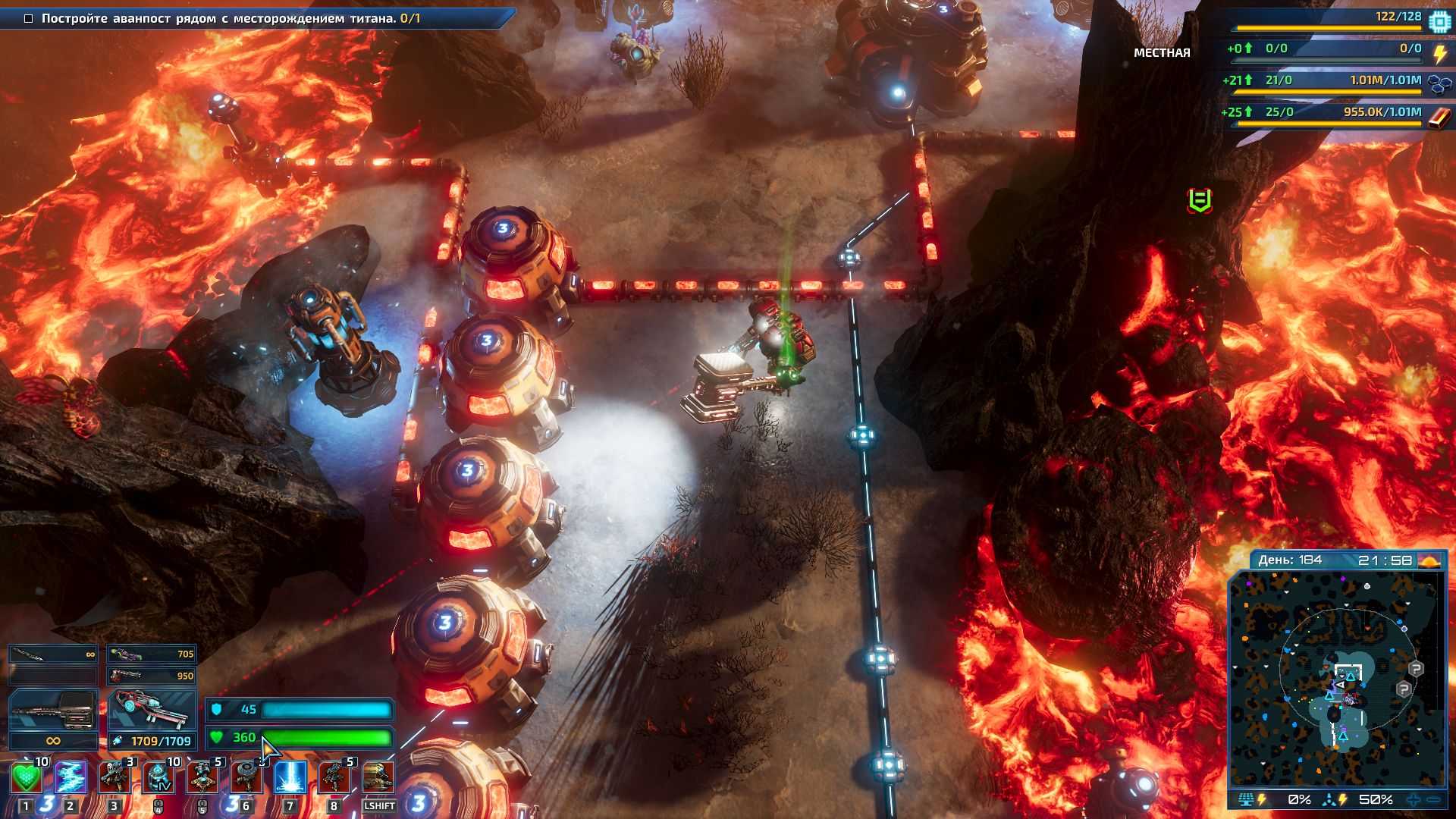Choose the turret in hotbar slot 8
The image size is (1456, 819).
334,778
